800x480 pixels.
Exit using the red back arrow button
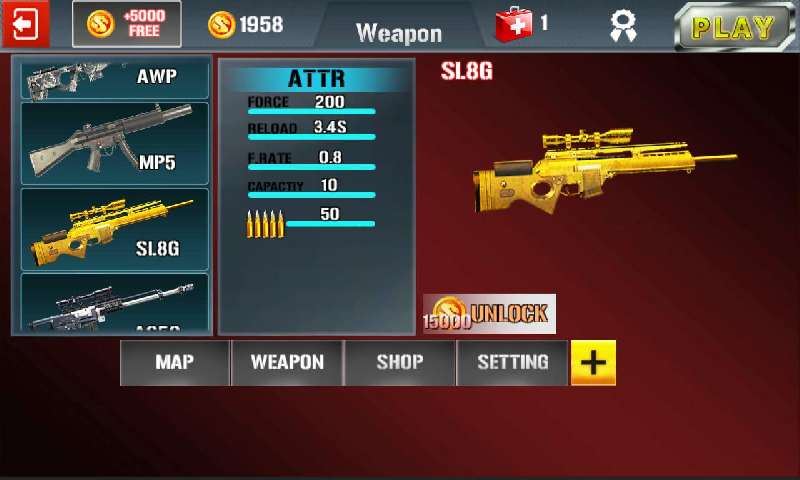coord(25,24)
